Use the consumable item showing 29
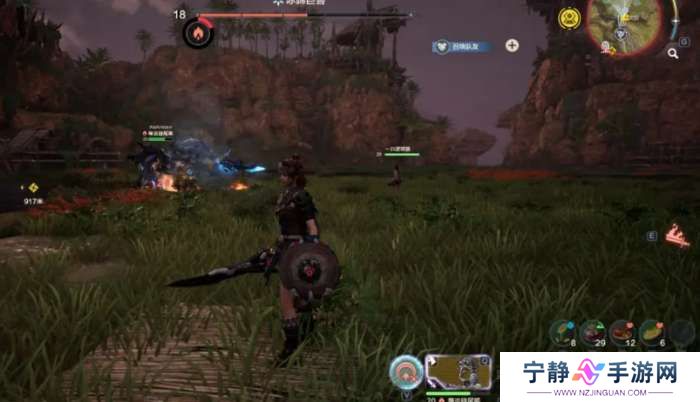This screenshot has height=402, width=700. point(595,331)
